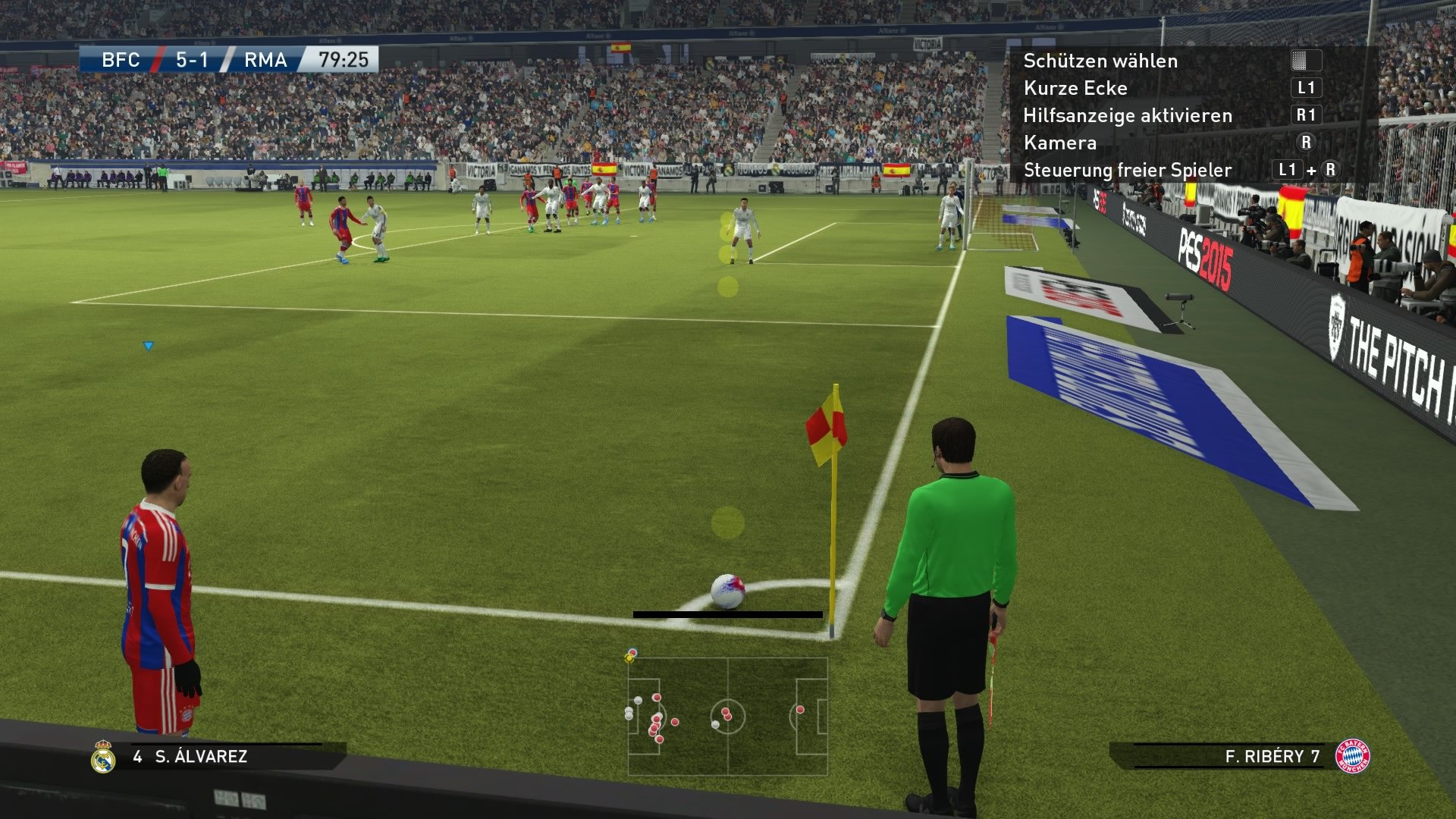Open the Kamera view options
The height and width of the screenshot is (819, 1456).
click(x=1059, y=143)
